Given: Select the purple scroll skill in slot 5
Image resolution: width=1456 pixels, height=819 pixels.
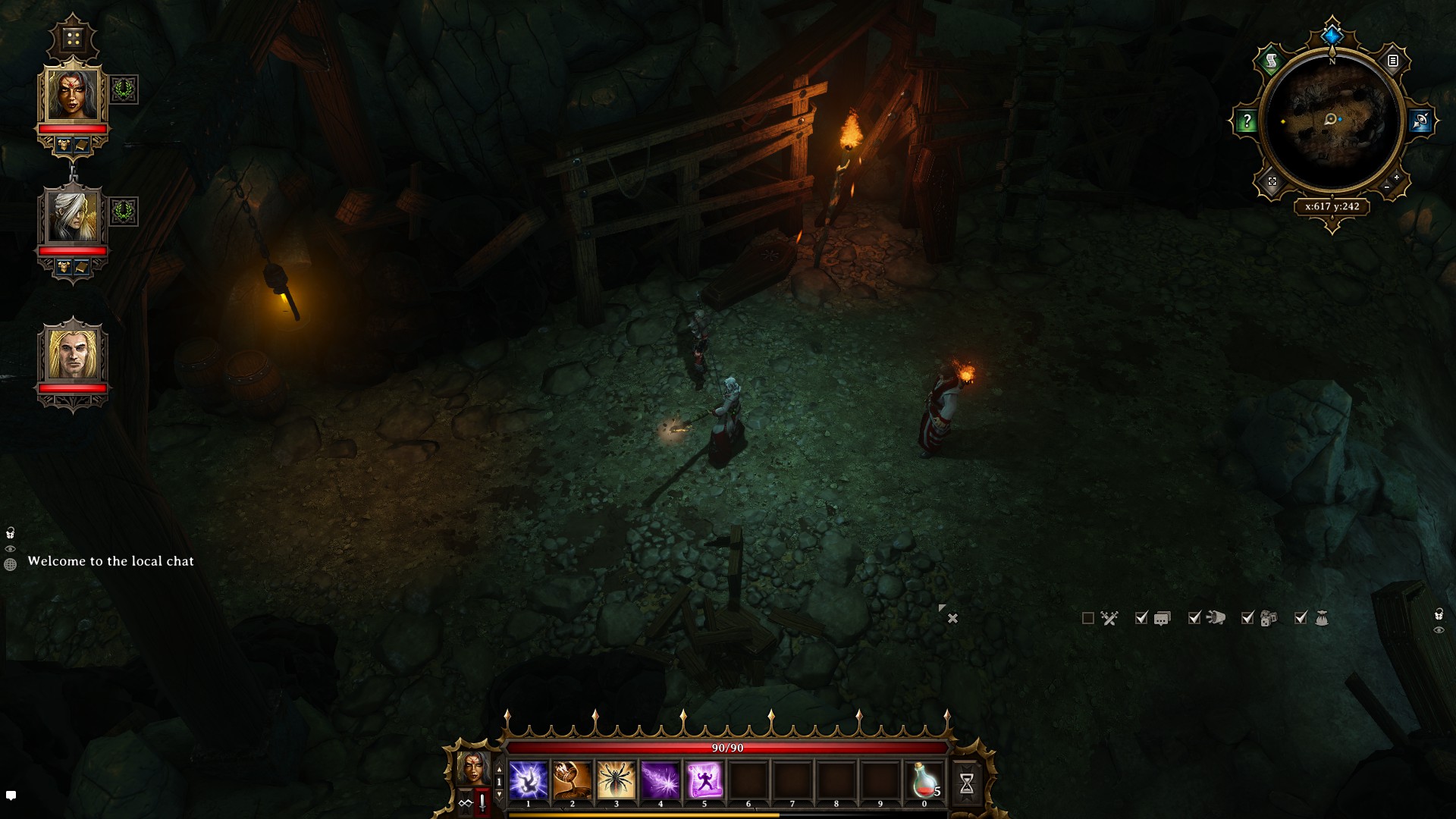Looking at the screenshot, I should click(704, 780).
